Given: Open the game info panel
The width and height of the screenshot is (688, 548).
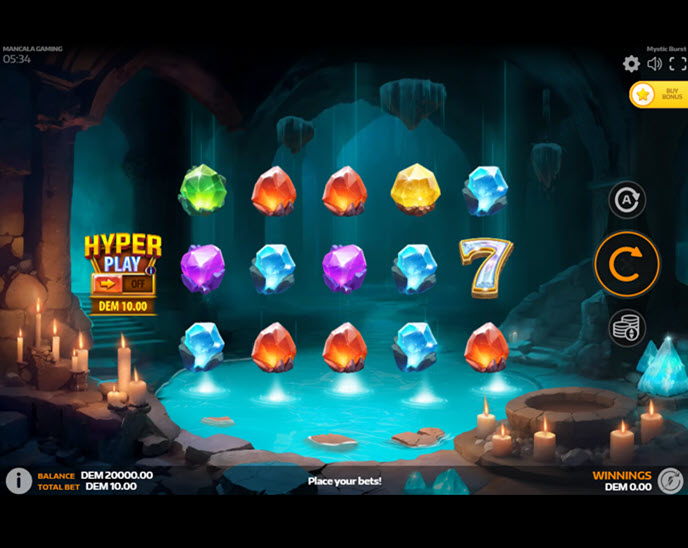Looking at the screenshot, I should [18, 481].
